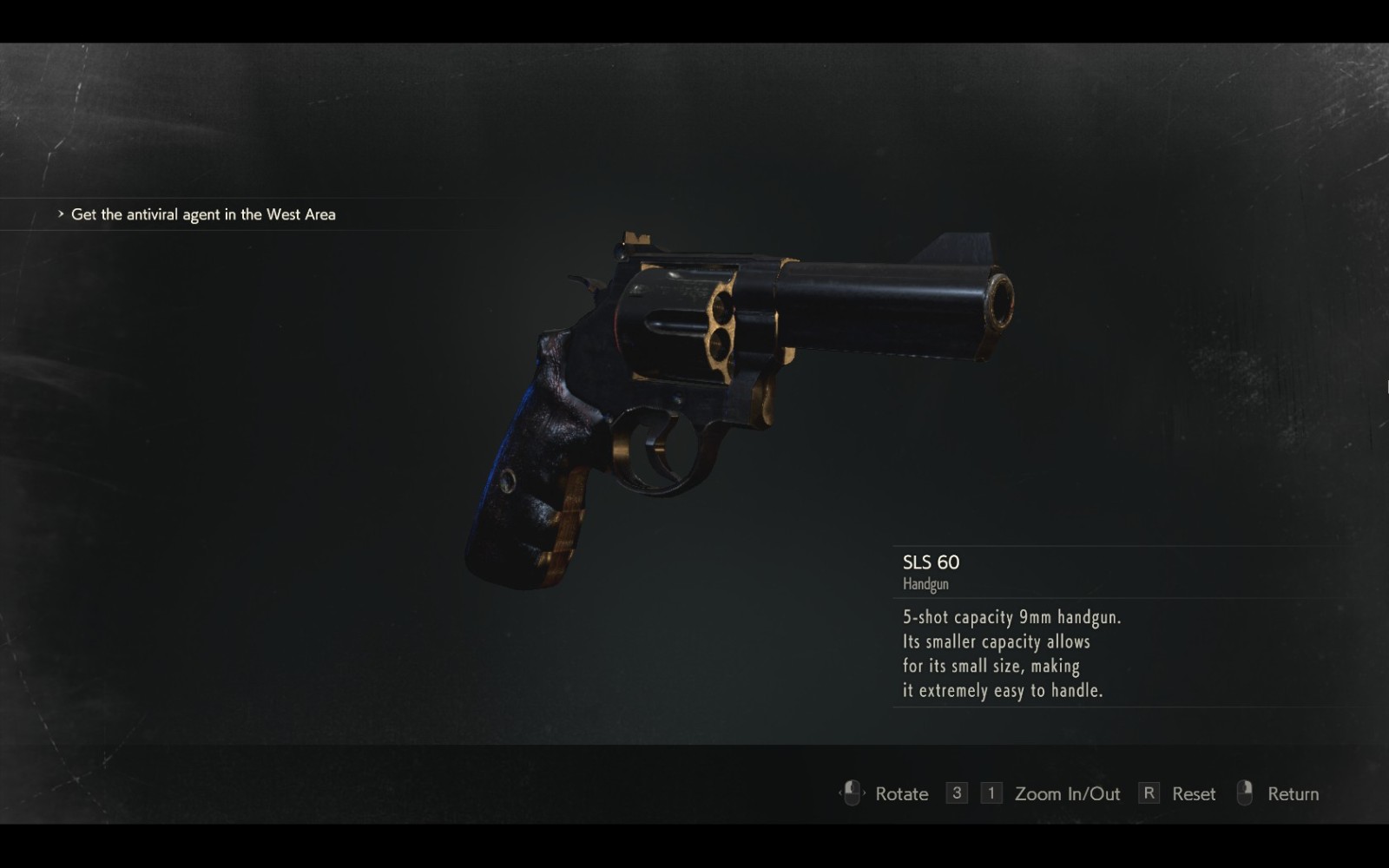
Task: Click the mouse icon beside Return
Action: coord(1247,792)
